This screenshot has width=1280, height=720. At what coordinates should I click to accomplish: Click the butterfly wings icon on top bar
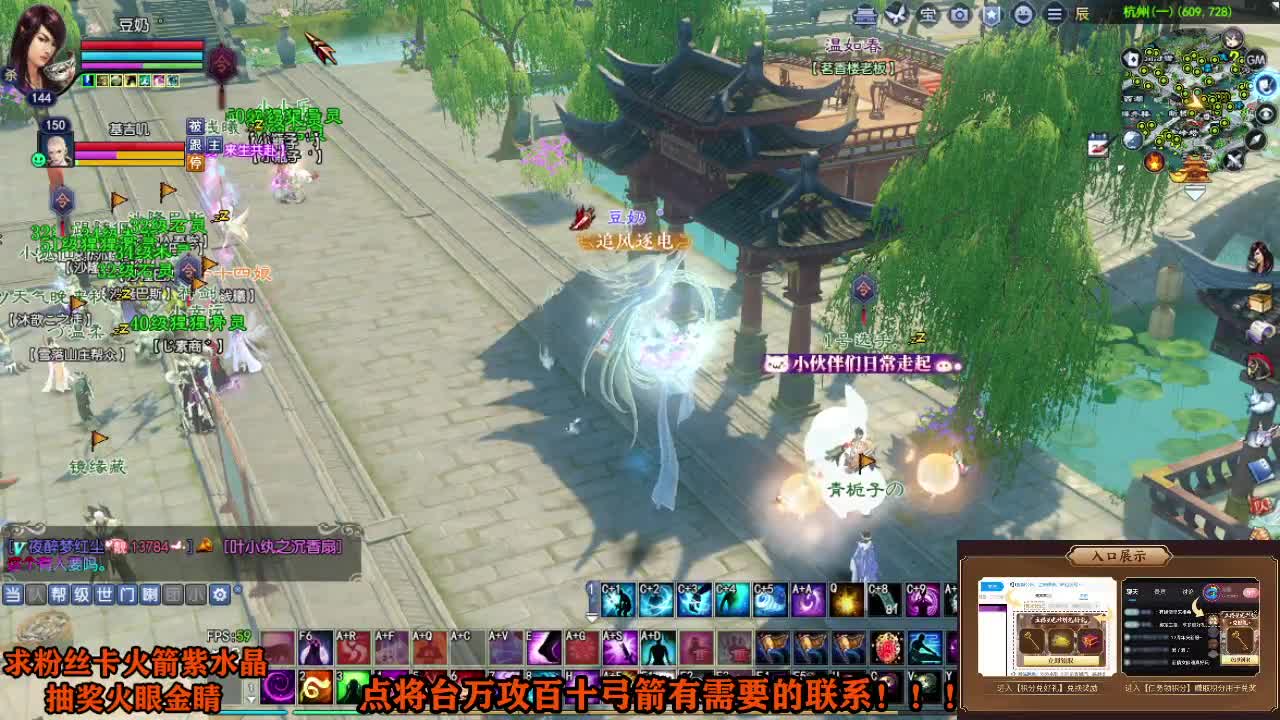coord(895,14)
